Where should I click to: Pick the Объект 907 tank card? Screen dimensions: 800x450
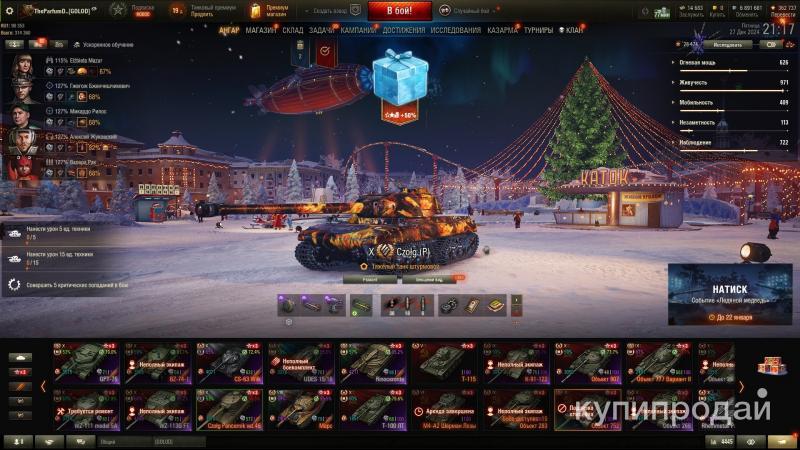588,364
